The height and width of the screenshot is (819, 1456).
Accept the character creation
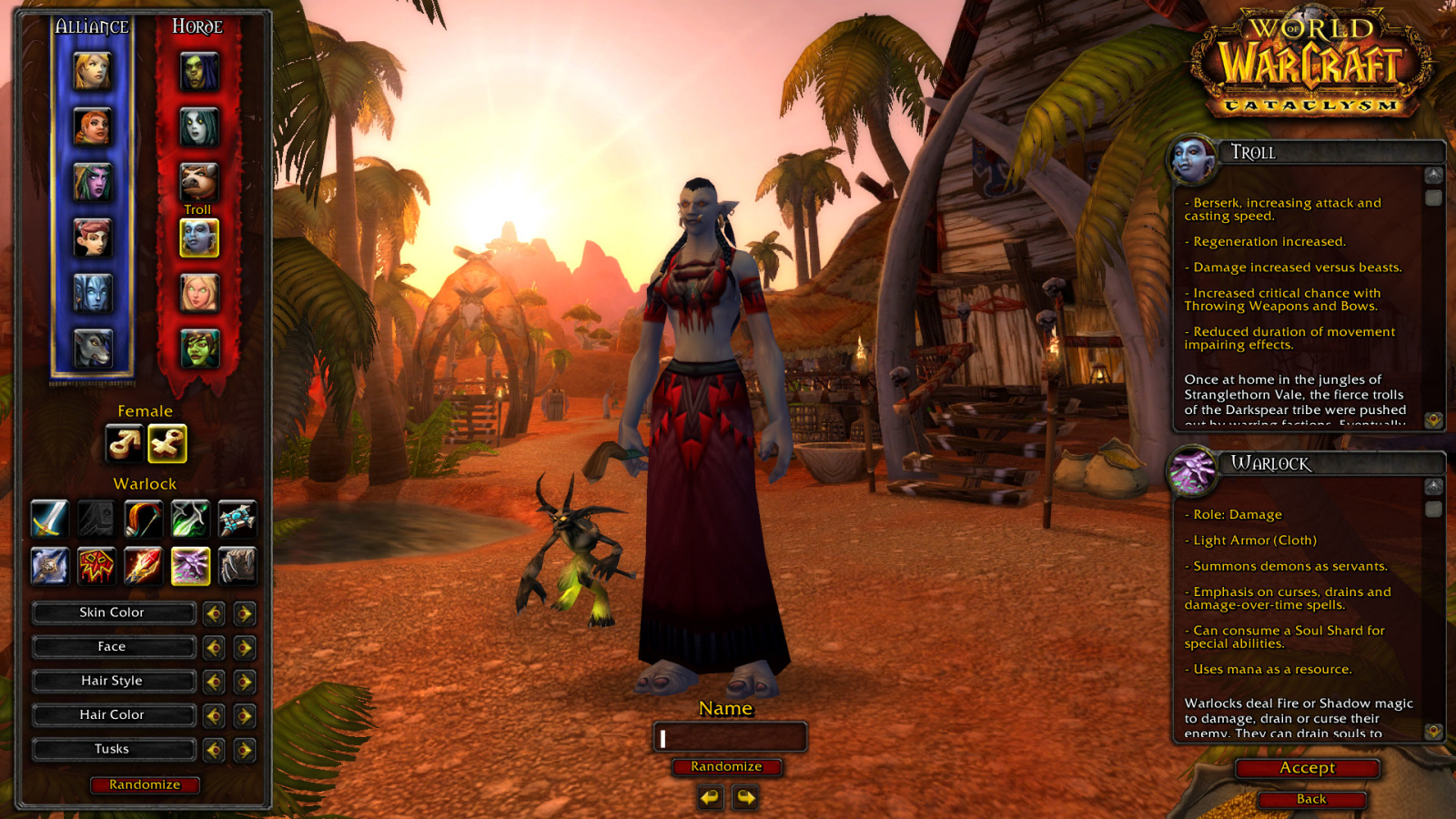pyautogui.click(x=1308, y=768)
